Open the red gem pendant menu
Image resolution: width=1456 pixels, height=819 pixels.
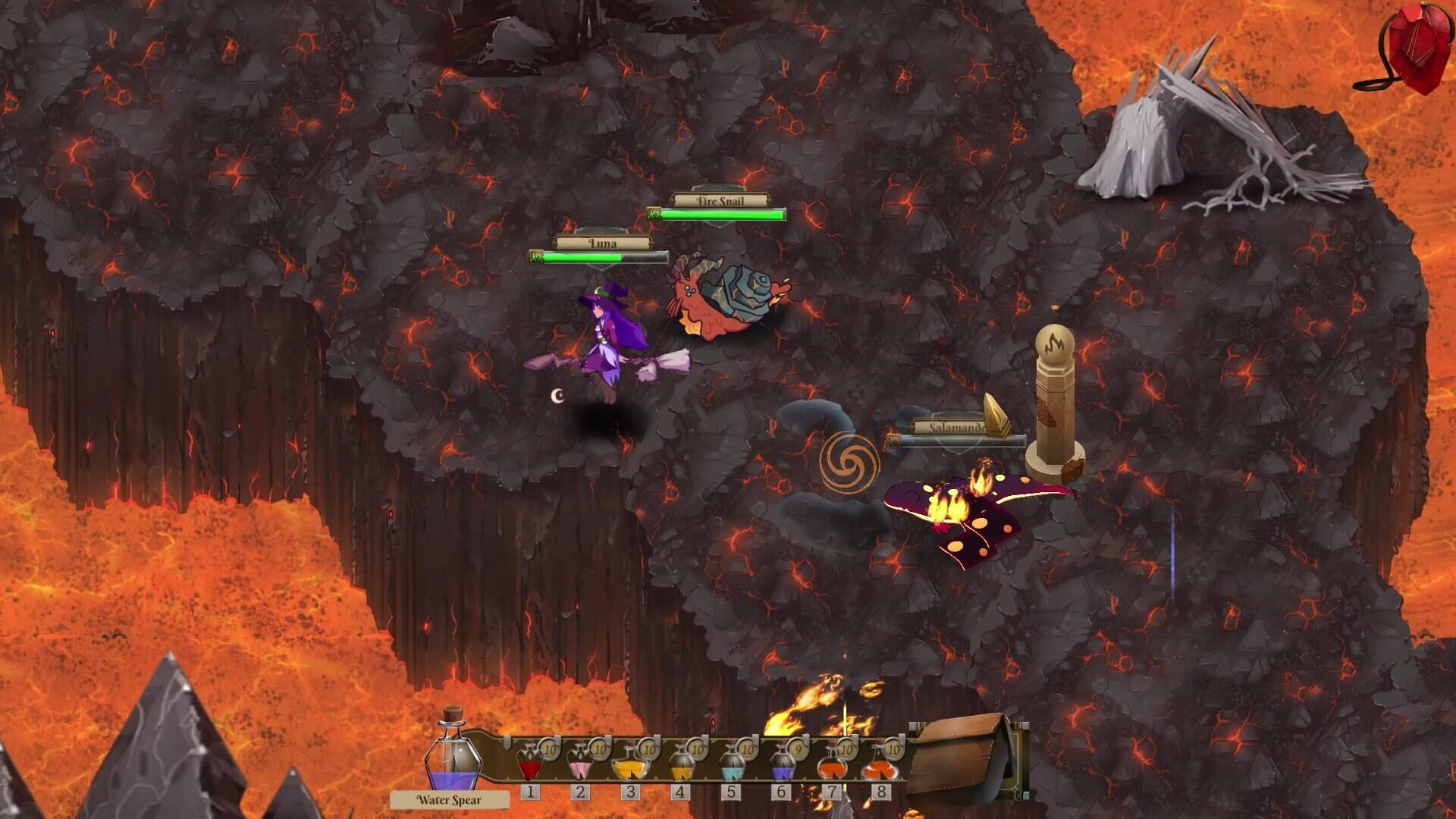[1410, 49]
